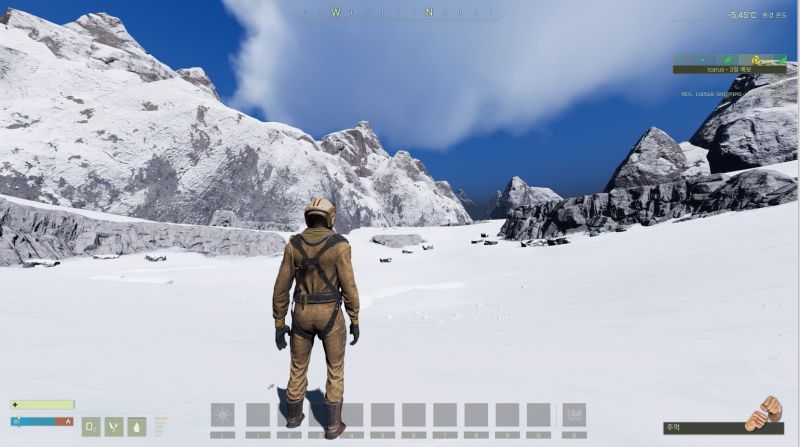Viewport: 800px width, 447px height.
Task: Click the fists equipped weapon icon
Action: [766, 413]
